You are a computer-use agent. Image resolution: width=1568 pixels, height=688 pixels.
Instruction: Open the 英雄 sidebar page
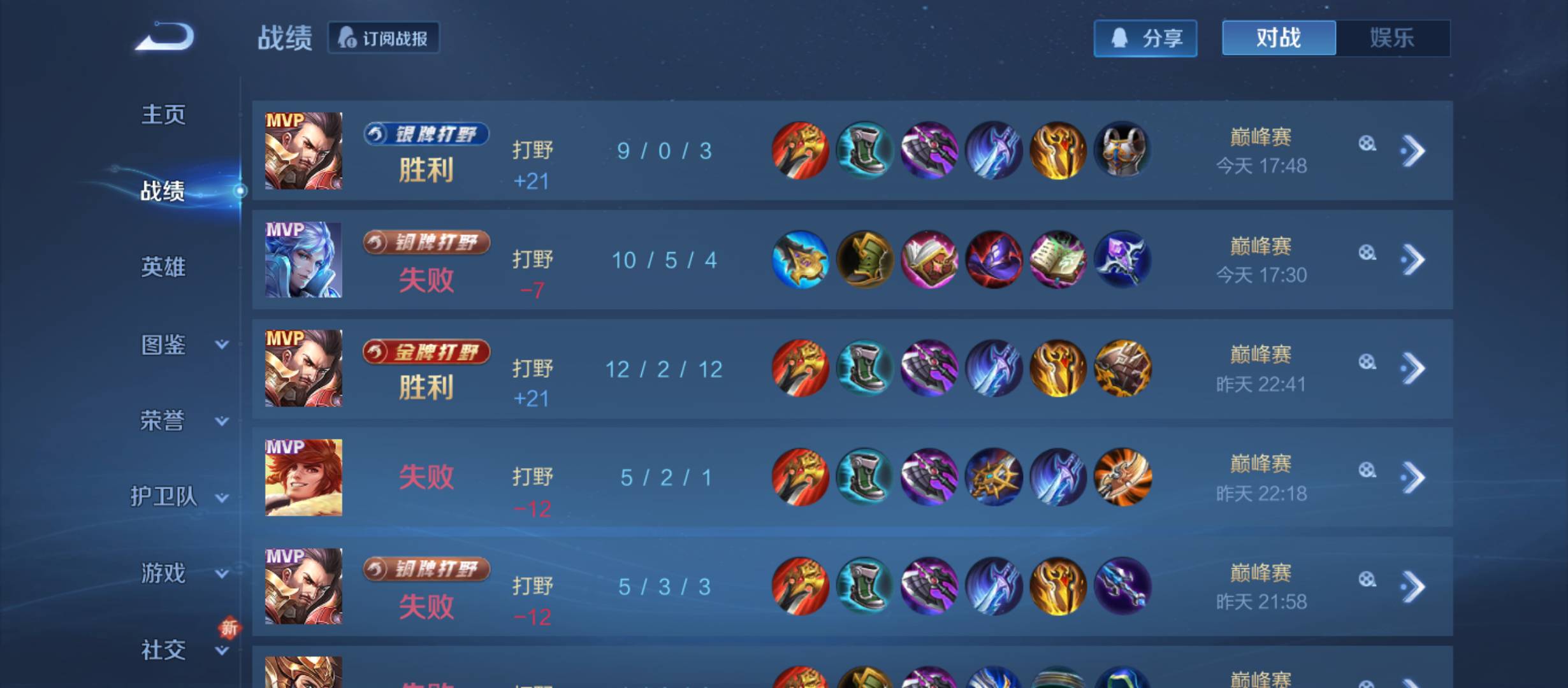pos(163,267)
